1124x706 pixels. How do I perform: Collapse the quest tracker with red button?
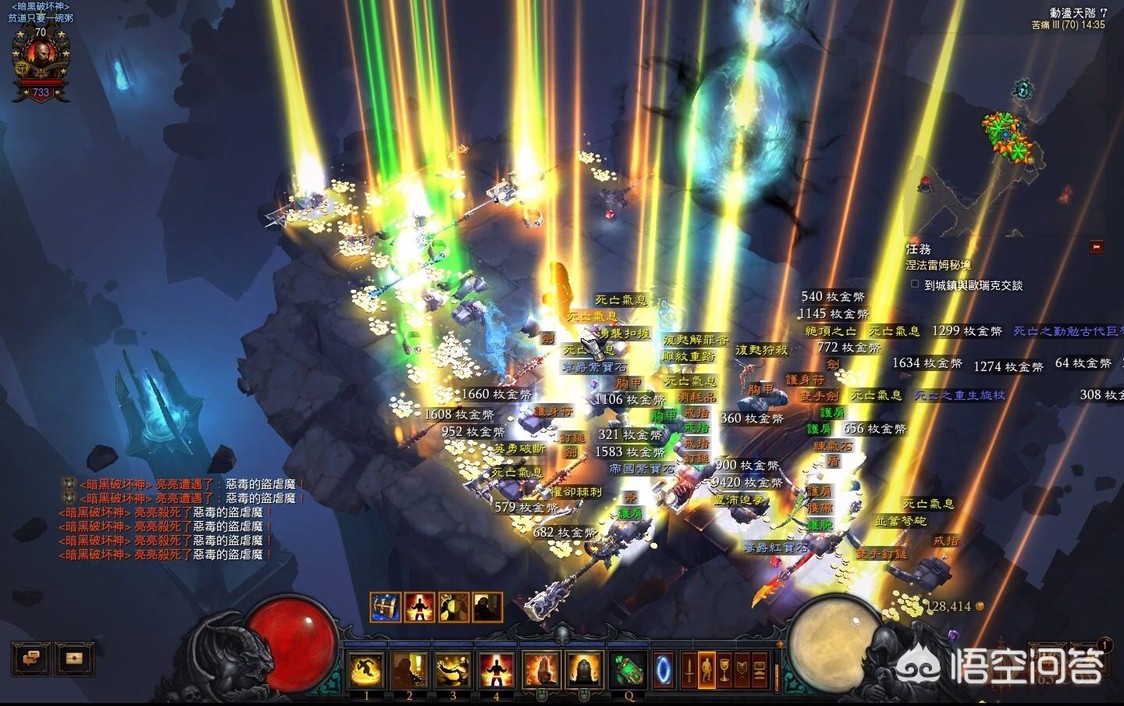point(1097,246)
